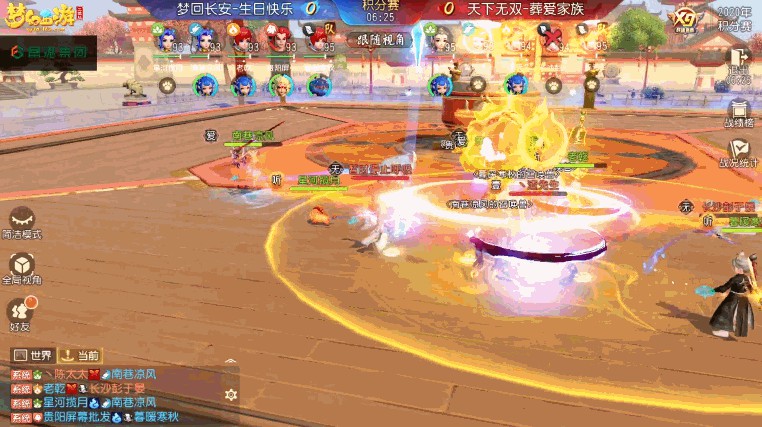Show 战况统计 battle statistics
The width and height of the screenshot is (762, 427).
click(x=739, y=152)
